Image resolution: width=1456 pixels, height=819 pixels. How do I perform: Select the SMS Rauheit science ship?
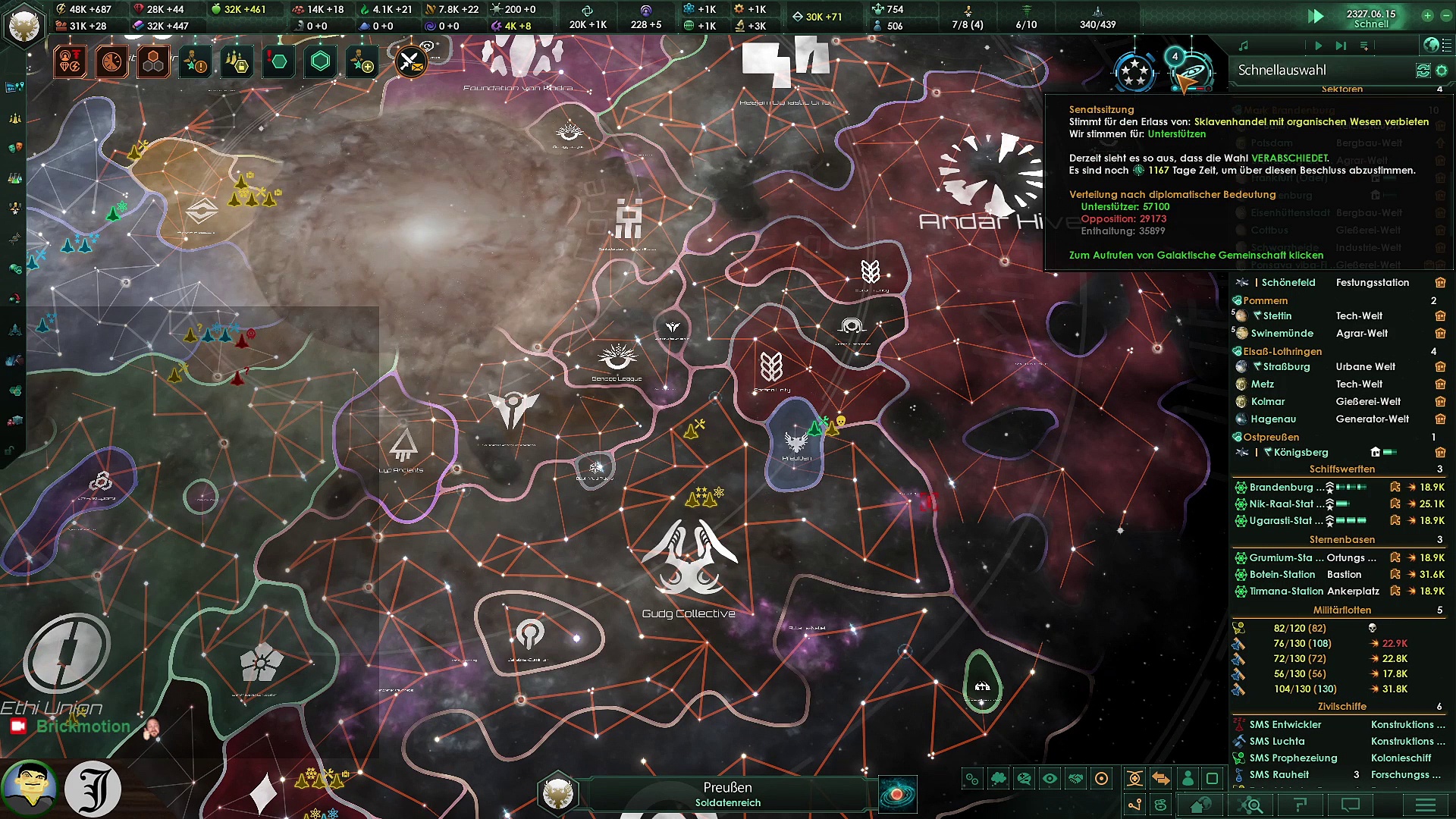(1279, 775)
